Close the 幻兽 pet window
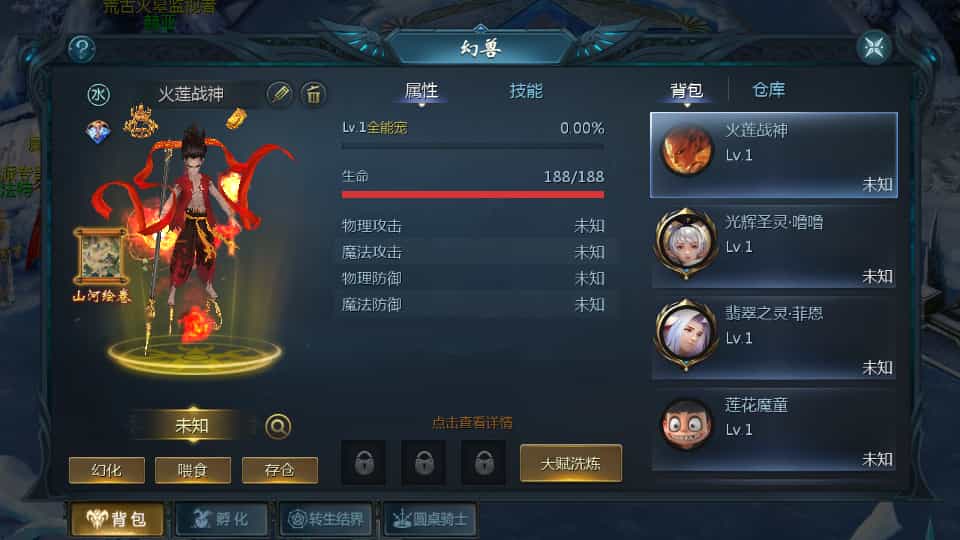Image resolution: width=960 pixels, height=540 pixels. (874, 47)
